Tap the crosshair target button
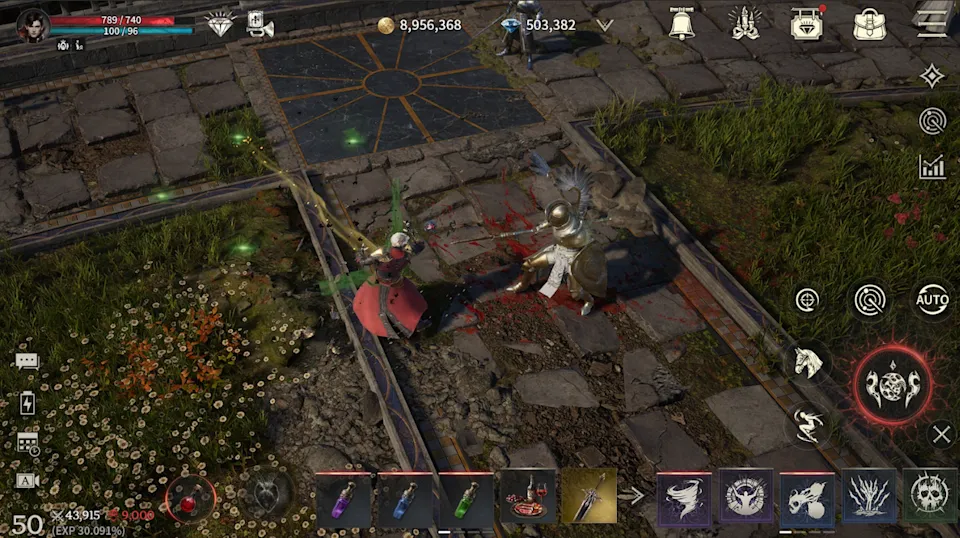Screen dimensions: 960x538 click(x=807, y=299)
